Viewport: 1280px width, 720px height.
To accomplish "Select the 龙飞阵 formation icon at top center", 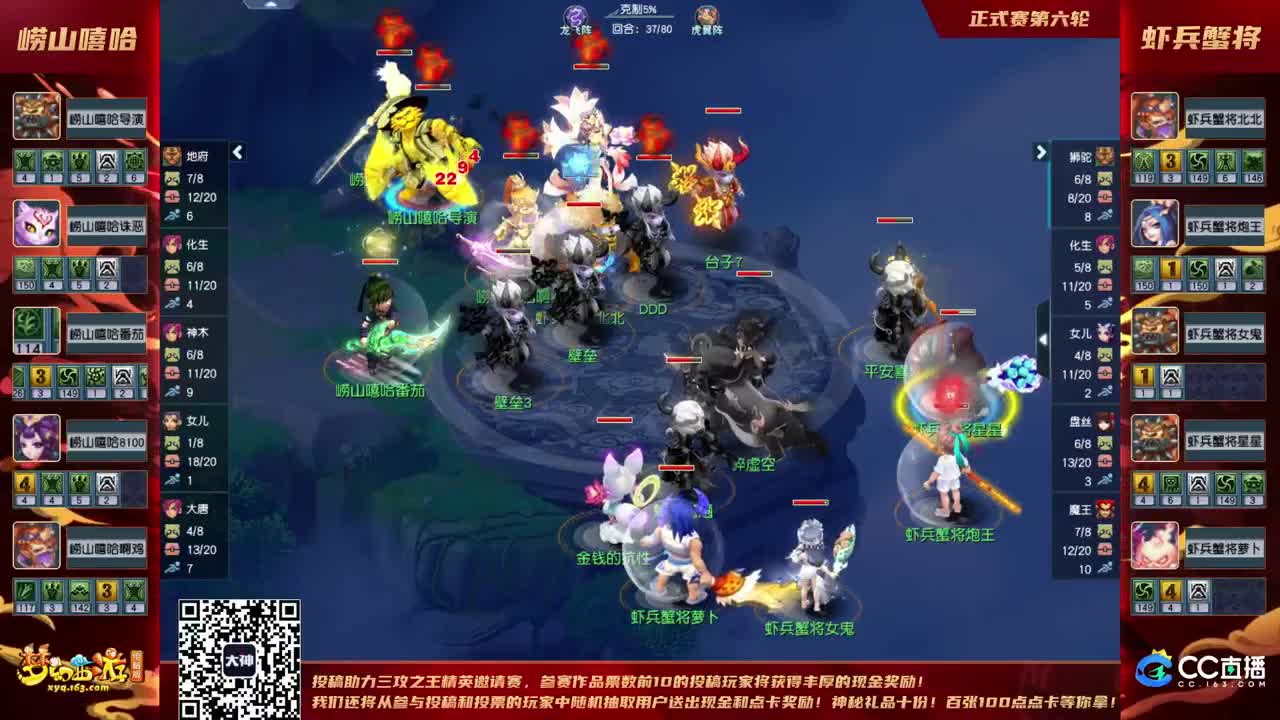I will click(575, 15).
